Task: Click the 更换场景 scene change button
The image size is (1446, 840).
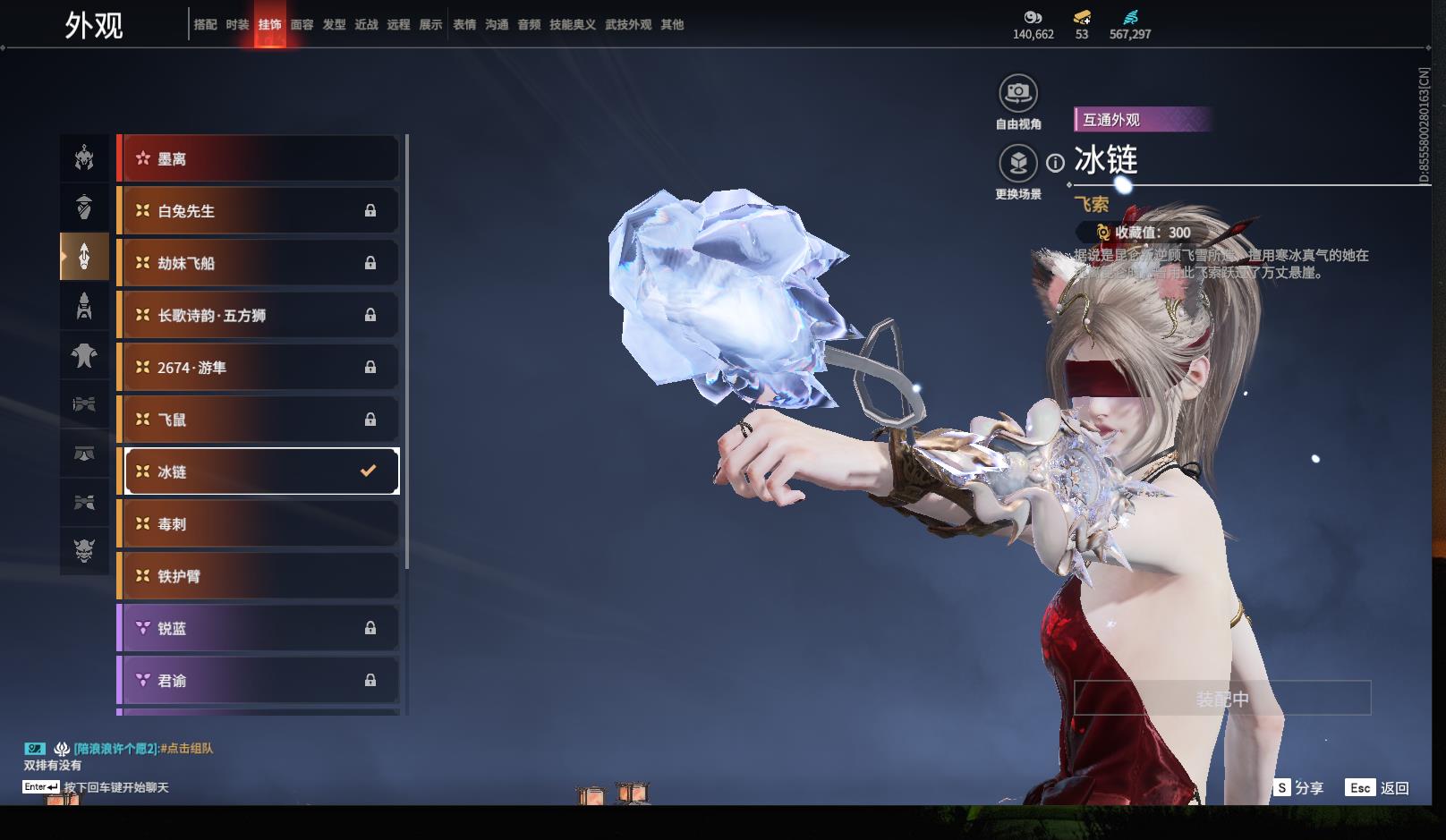Action: [x=1017, y=164]
